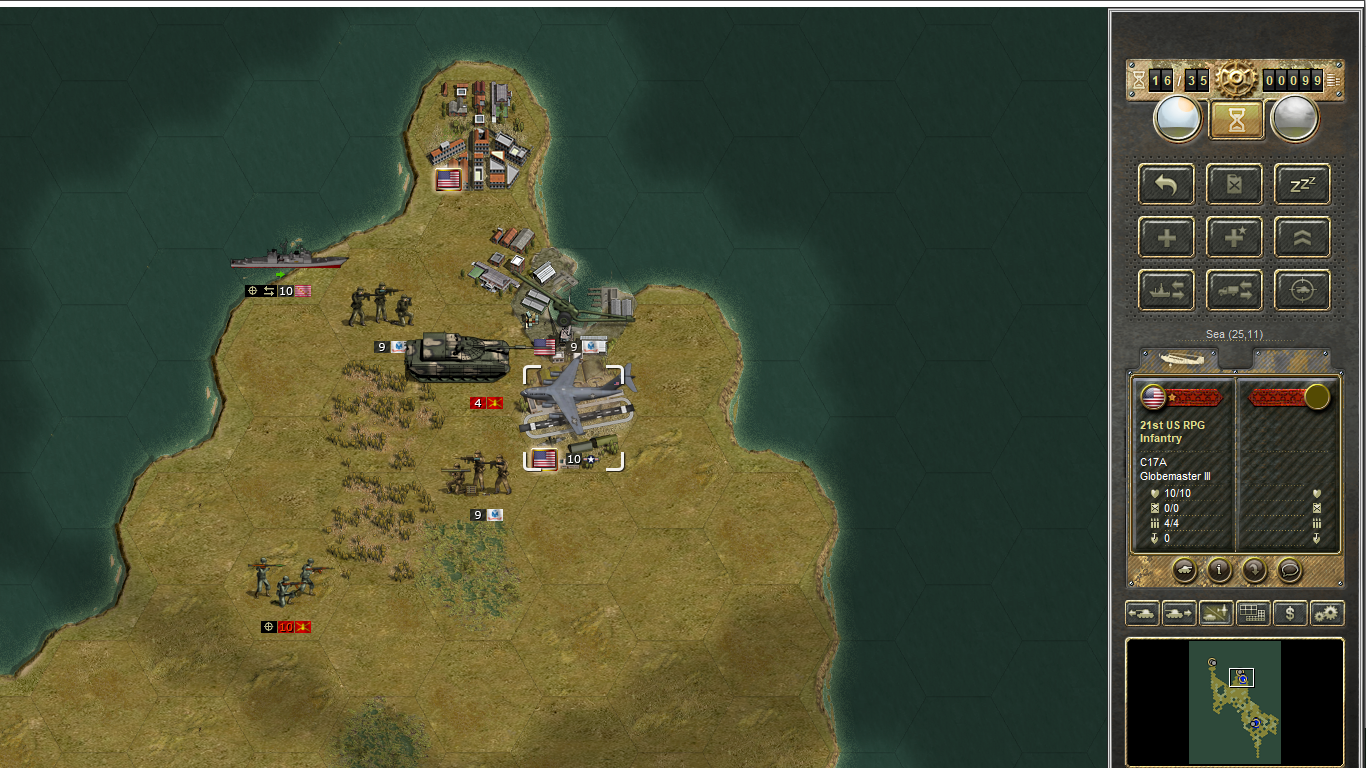Undo the last move with the arrow button
The height and width of the screenshot is (768, 1366).
1166,185
